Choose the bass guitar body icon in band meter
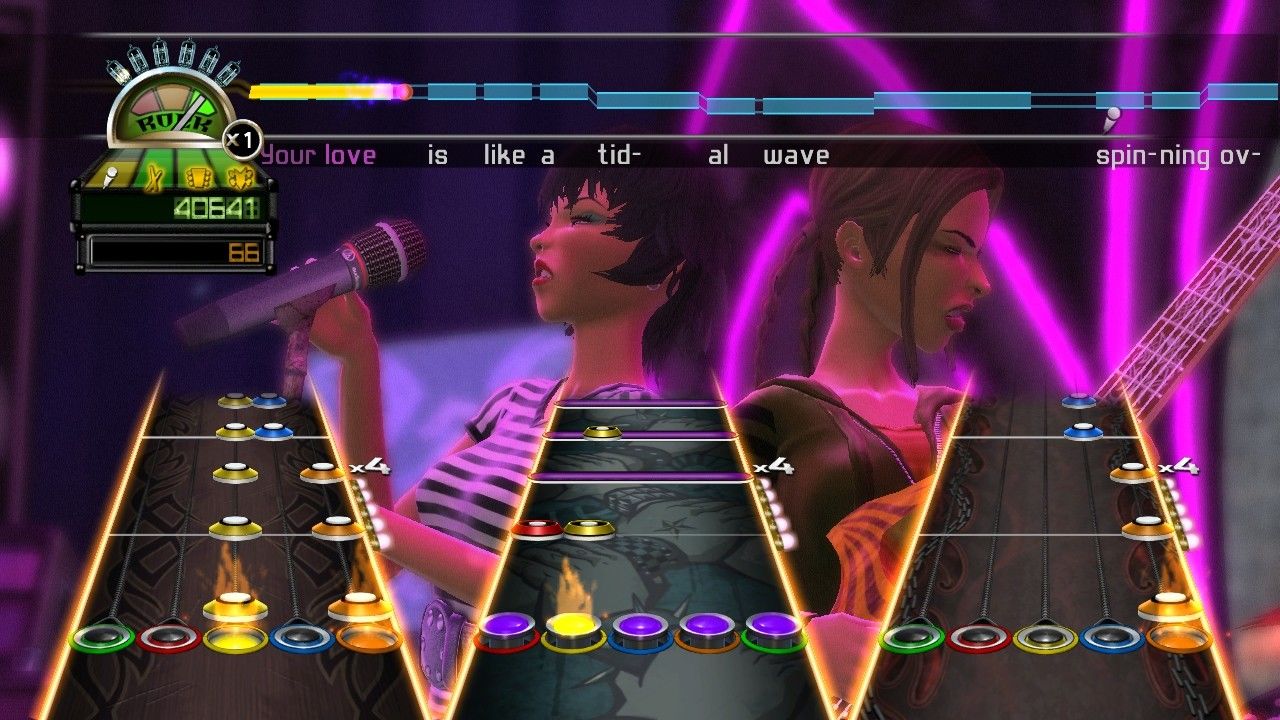The width and height of the screenshot is (1280, 720). coord(238,177)
